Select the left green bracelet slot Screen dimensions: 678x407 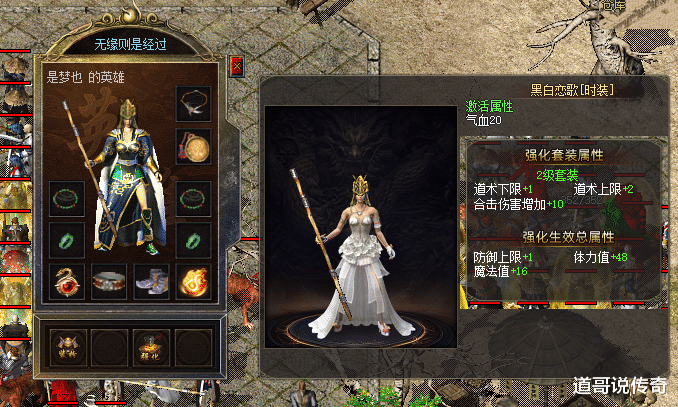point(65,196)
